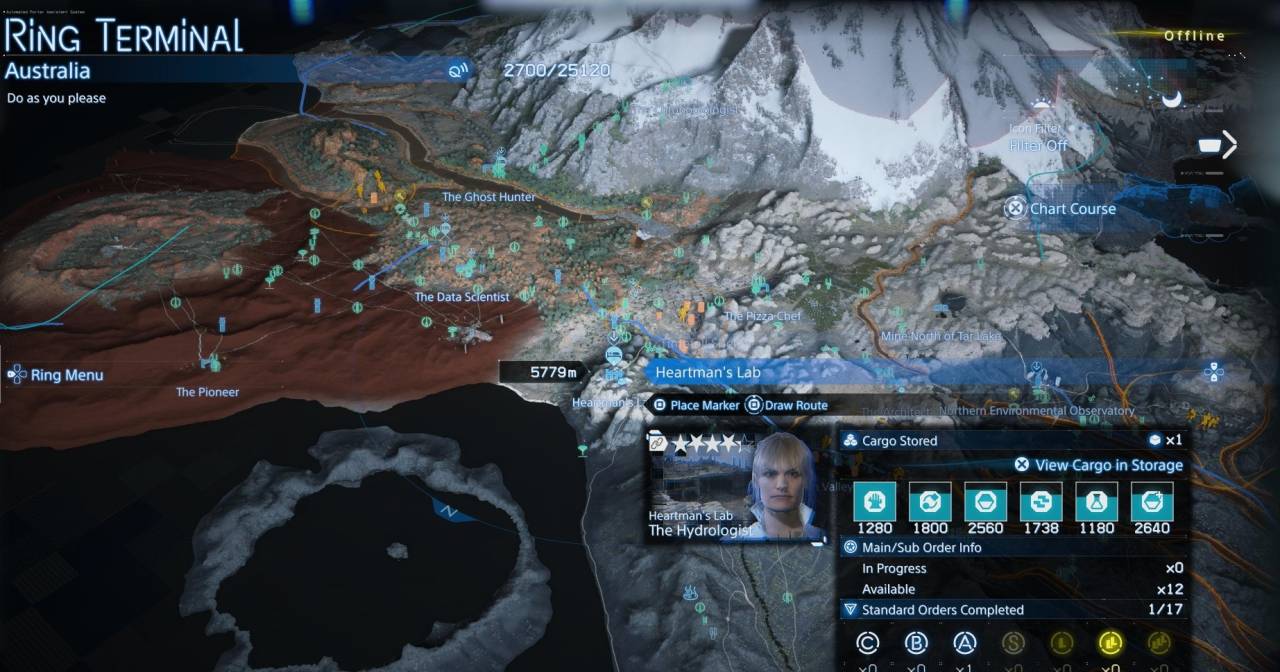Select The Ghost Hunter map marker

tap(489, 197)
